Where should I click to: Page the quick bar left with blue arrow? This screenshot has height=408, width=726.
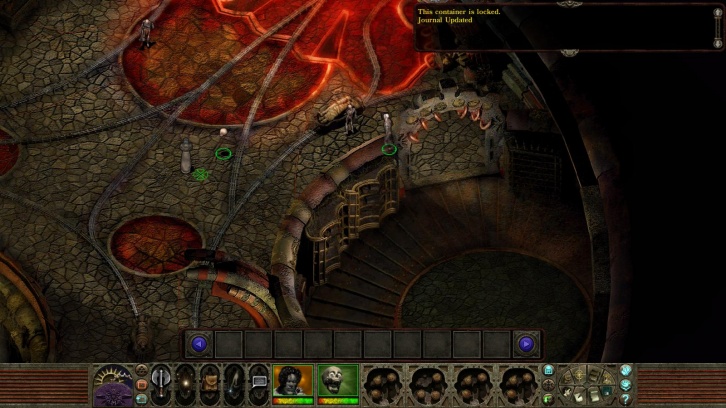point(198,344)
